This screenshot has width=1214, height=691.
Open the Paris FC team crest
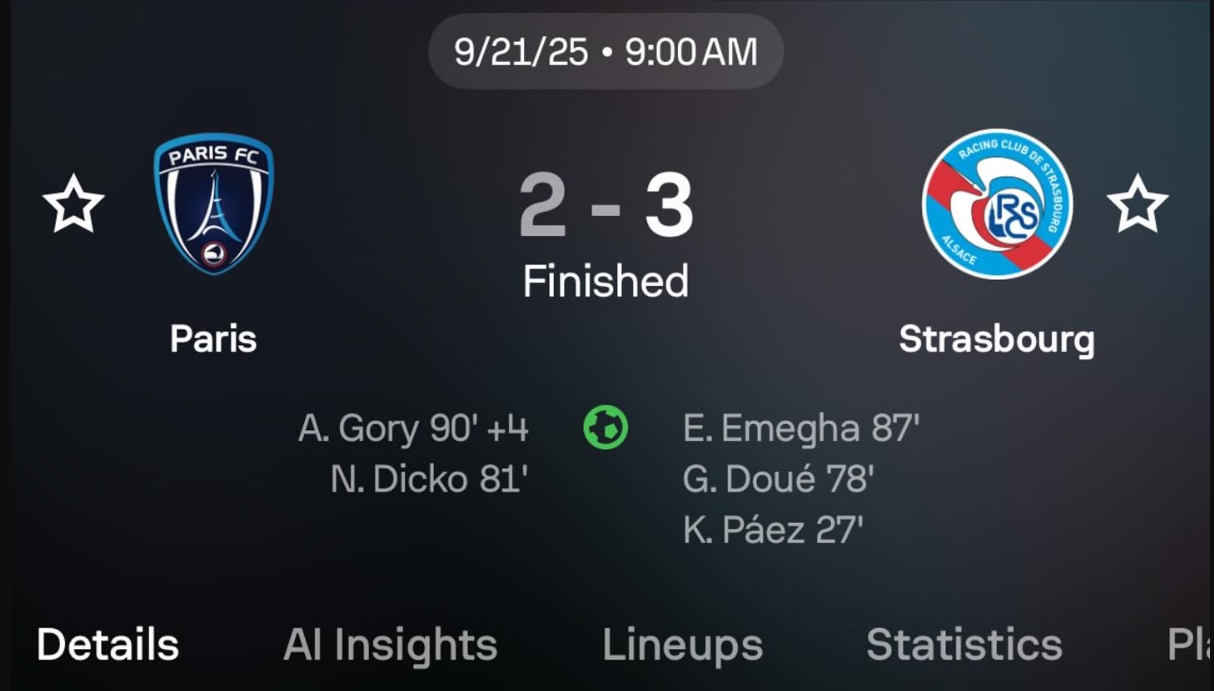[x=213, y=204]
